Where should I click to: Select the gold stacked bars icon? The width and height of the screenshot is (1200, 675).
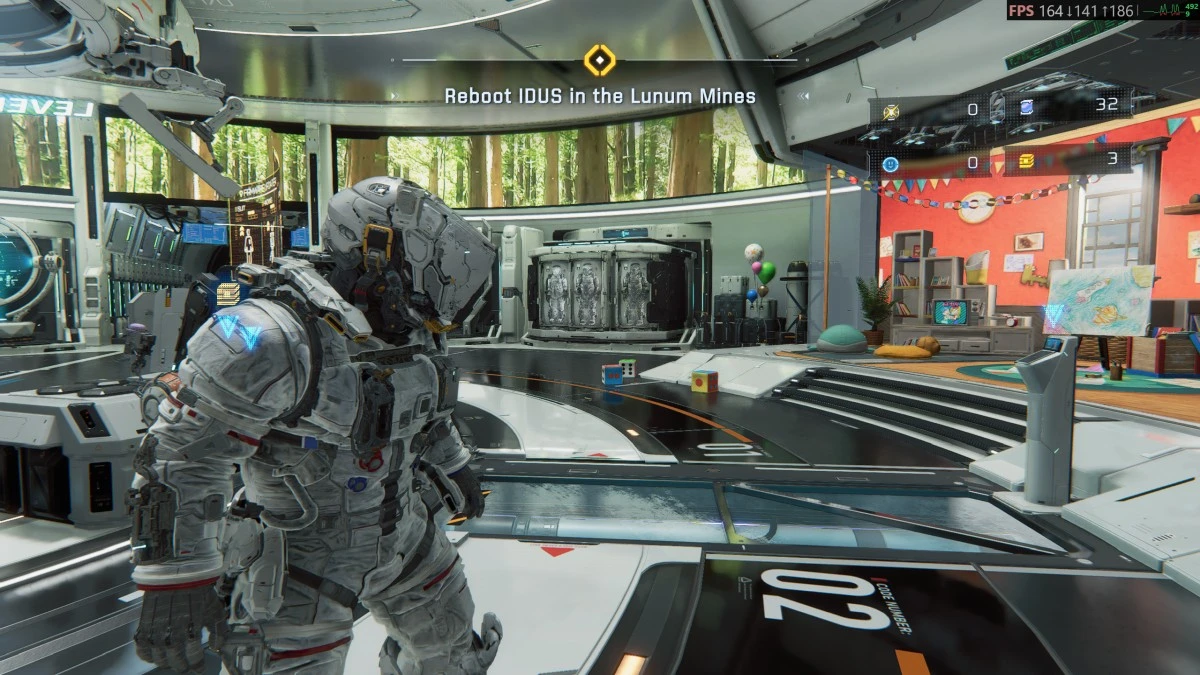pyautogui.click(x=1025, y=162)
